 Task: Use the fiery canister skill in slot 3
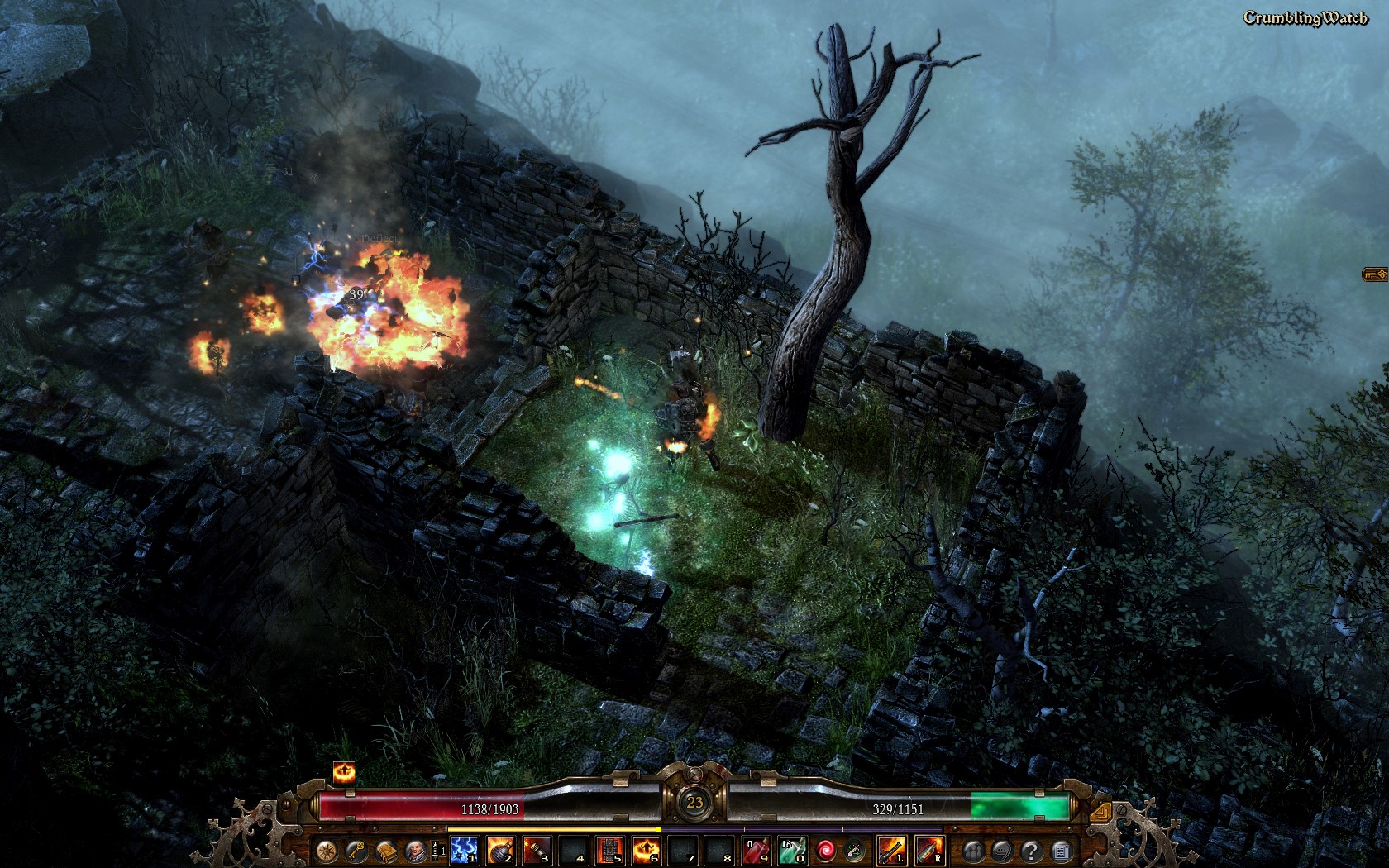coord(537,850)
